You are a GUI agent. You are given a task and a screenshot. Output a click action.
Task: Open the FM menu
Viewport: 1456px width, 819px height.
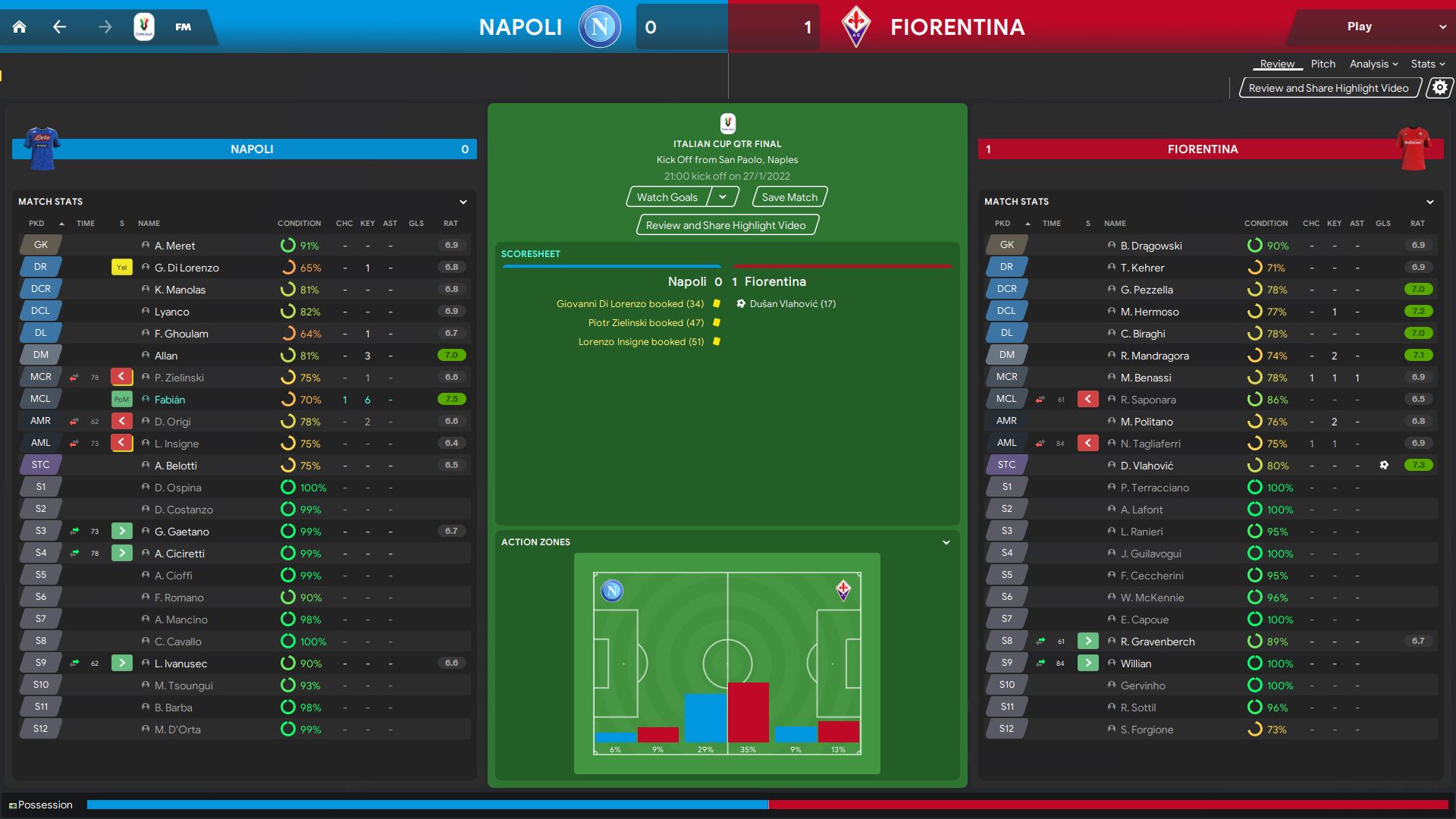pos(183,27)
